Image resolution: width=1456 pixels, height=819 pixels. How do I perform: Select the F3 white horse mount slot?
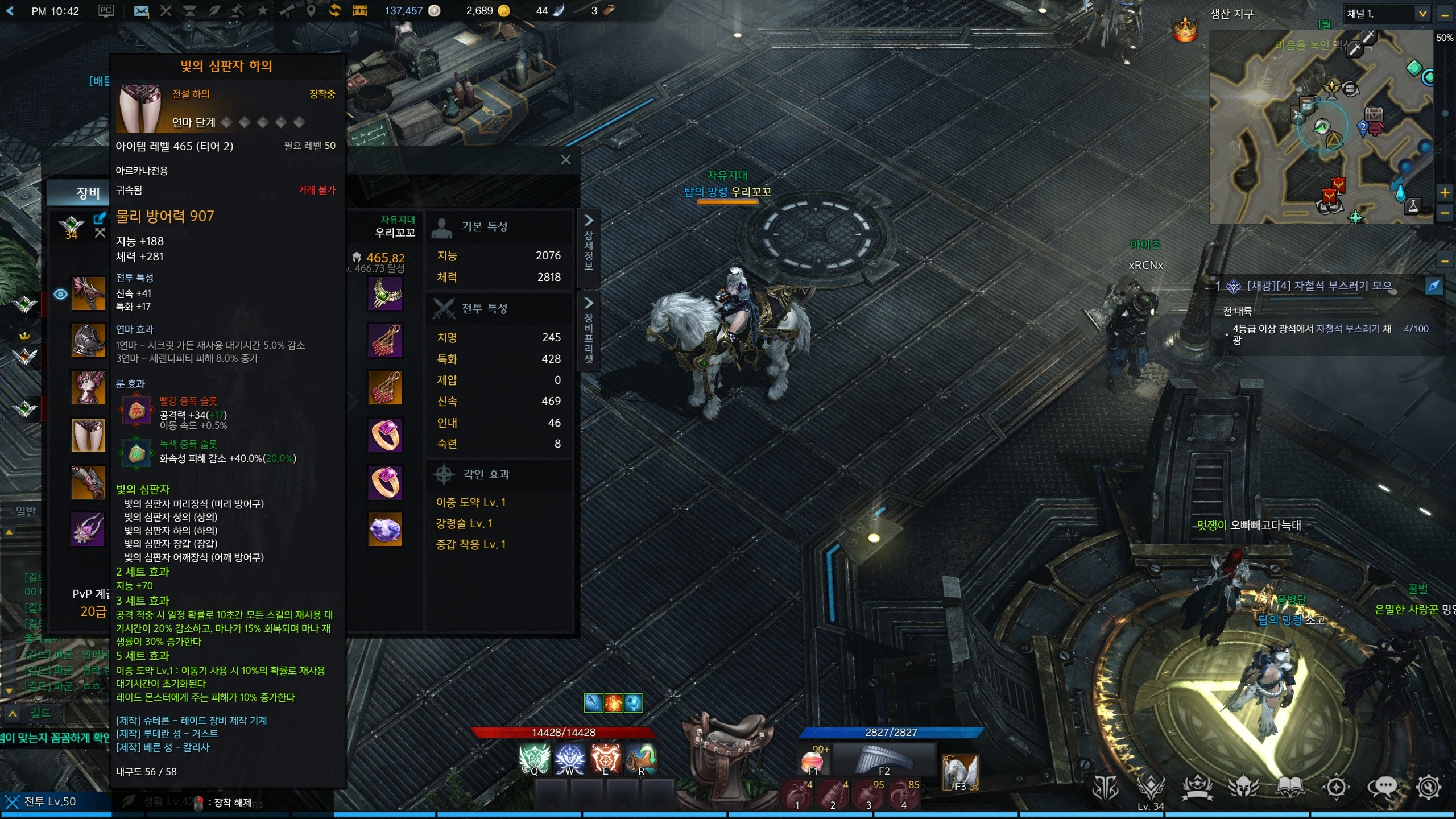coord(960,772)
